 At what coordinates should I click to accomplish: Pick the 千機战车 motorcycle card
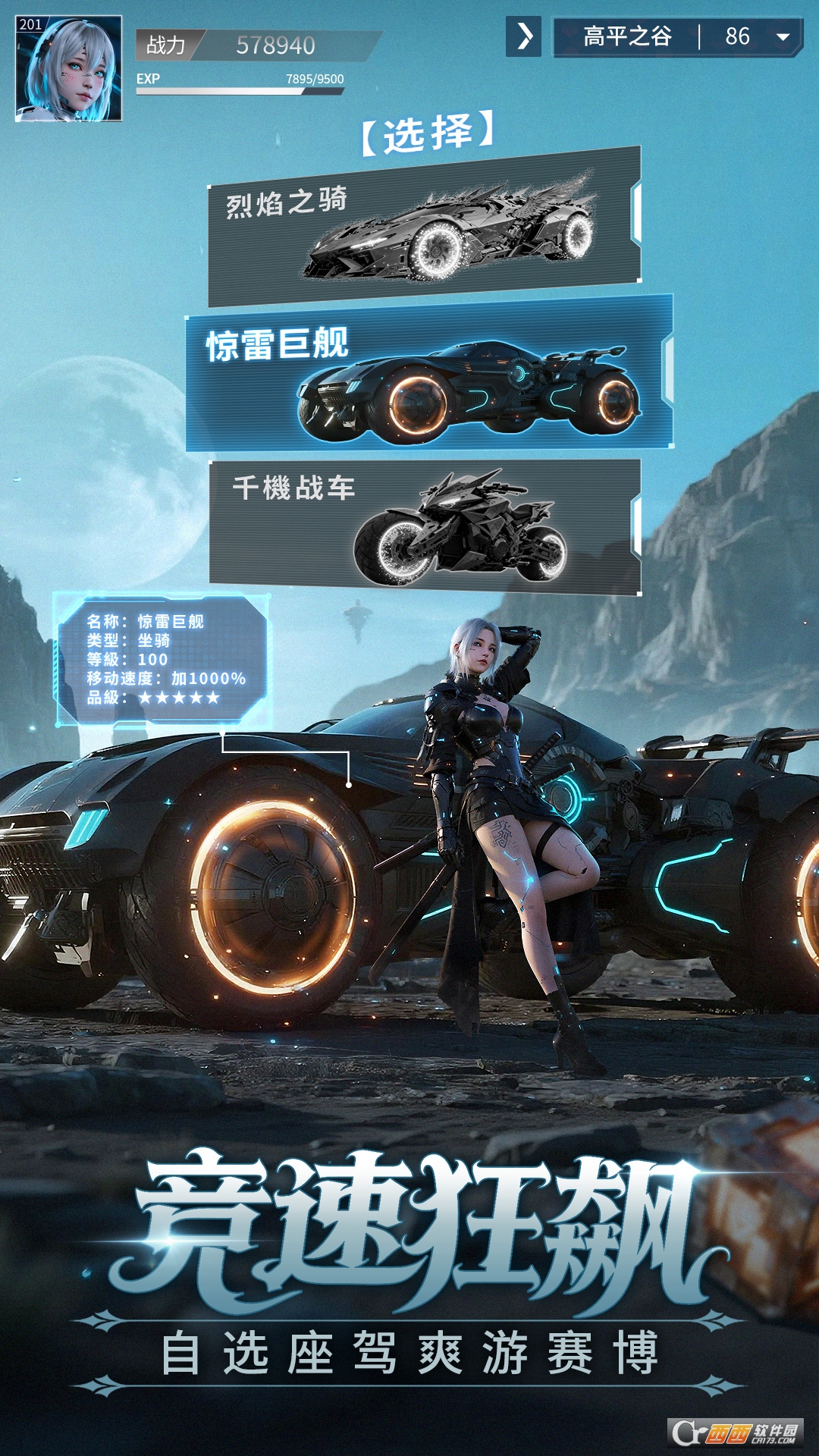pos(425,526)
